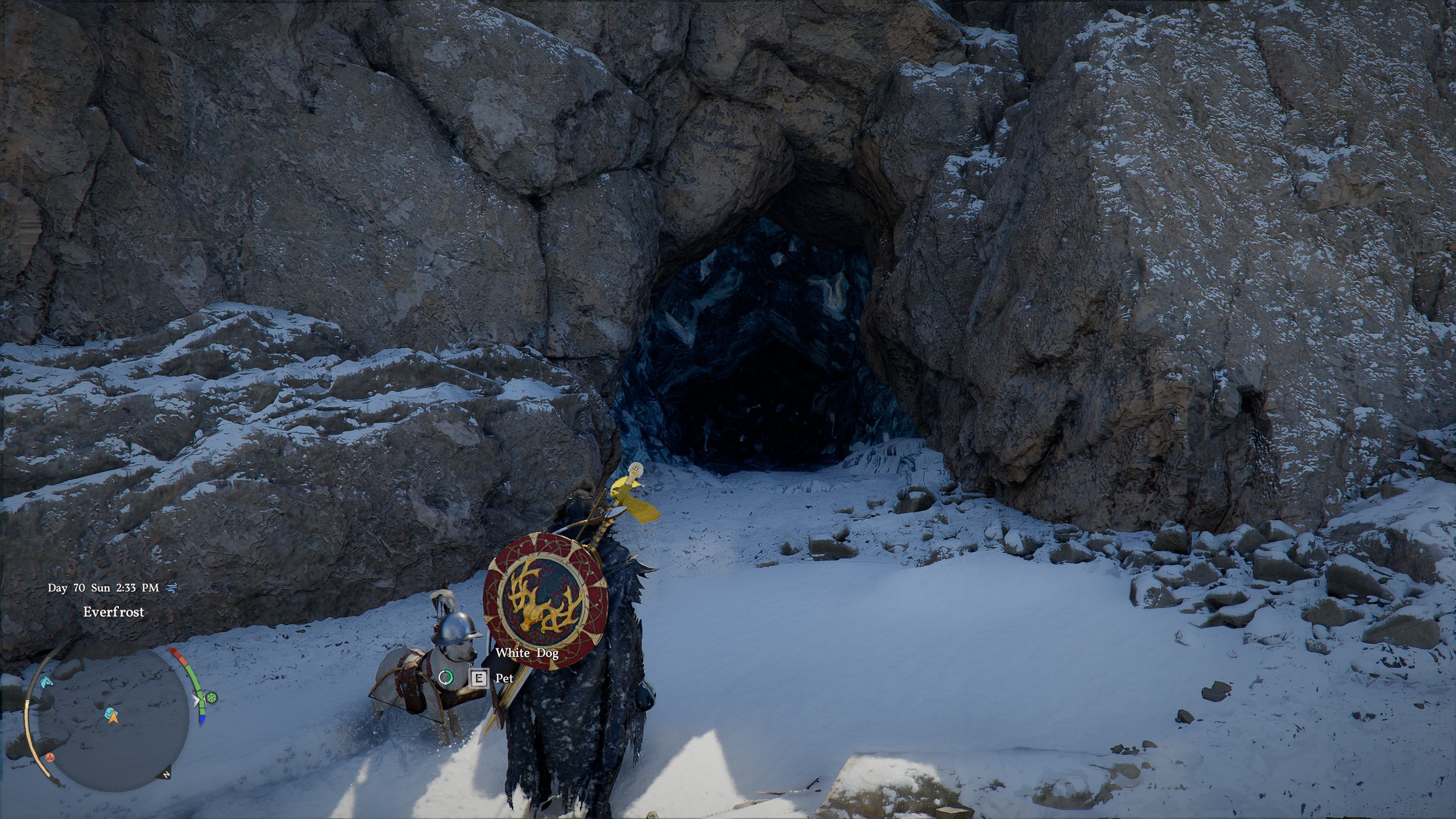Image resolution: width=1456 pixels, height=819 pixels.
Task: Click the circular pet progress ring
Action: click(x=445, y=677)
